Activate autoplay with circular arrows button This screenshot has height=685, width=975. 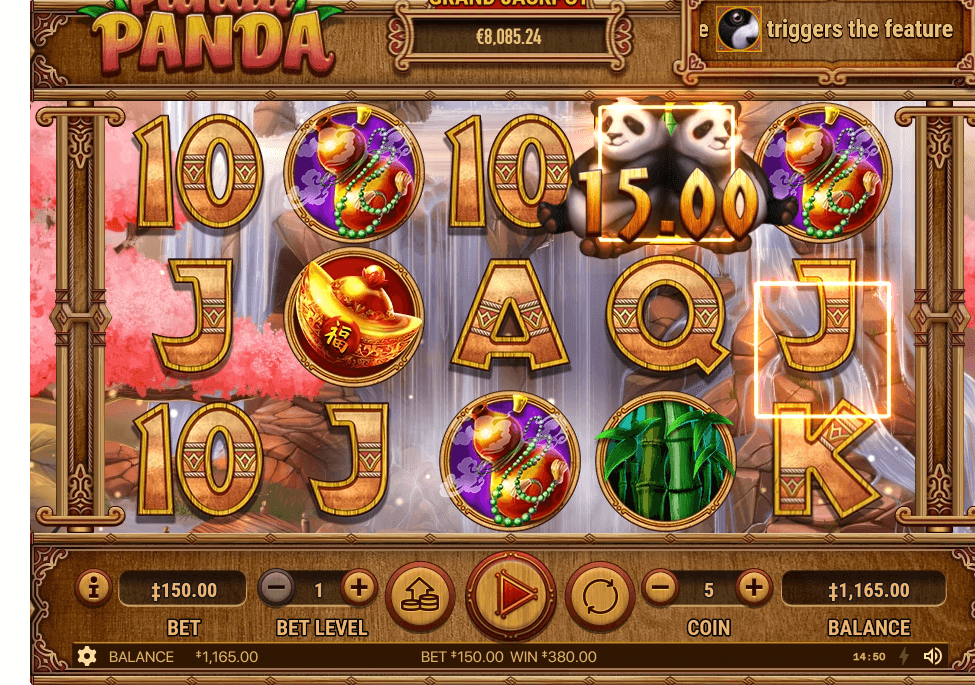pos(600,596)
